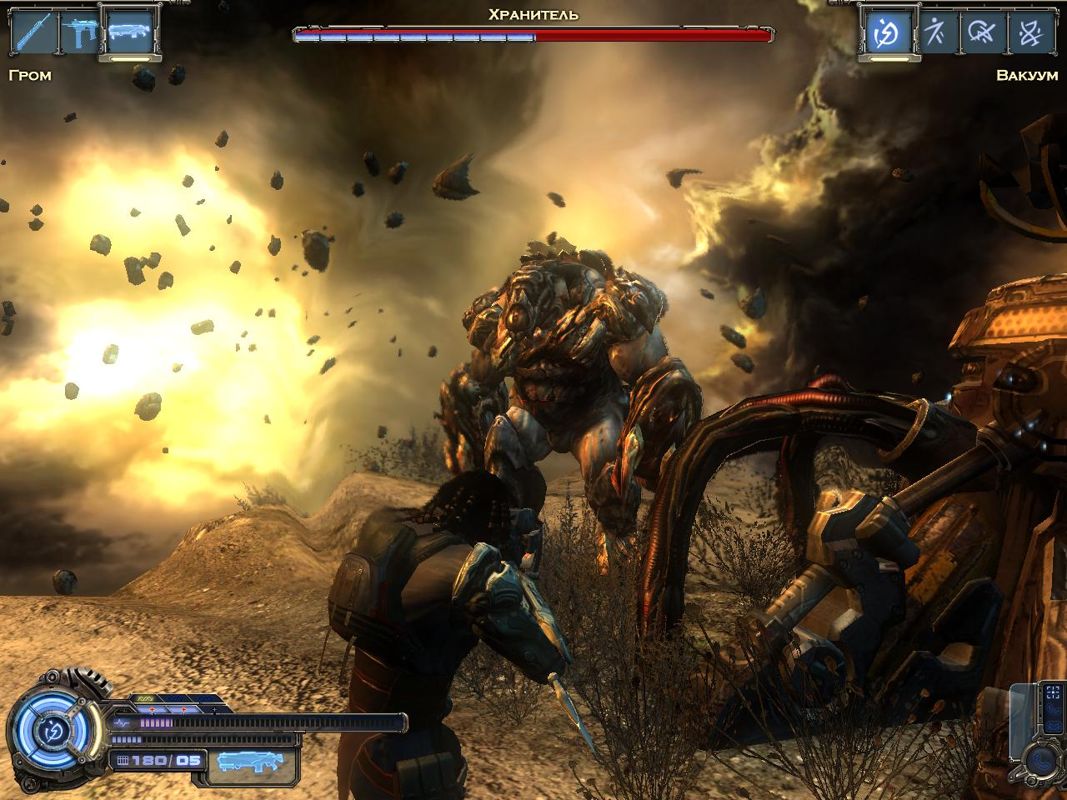The width and height of the screenshot is (1067, 800).
Task: Select the running figure ability icon
Action: coord(935,33)
